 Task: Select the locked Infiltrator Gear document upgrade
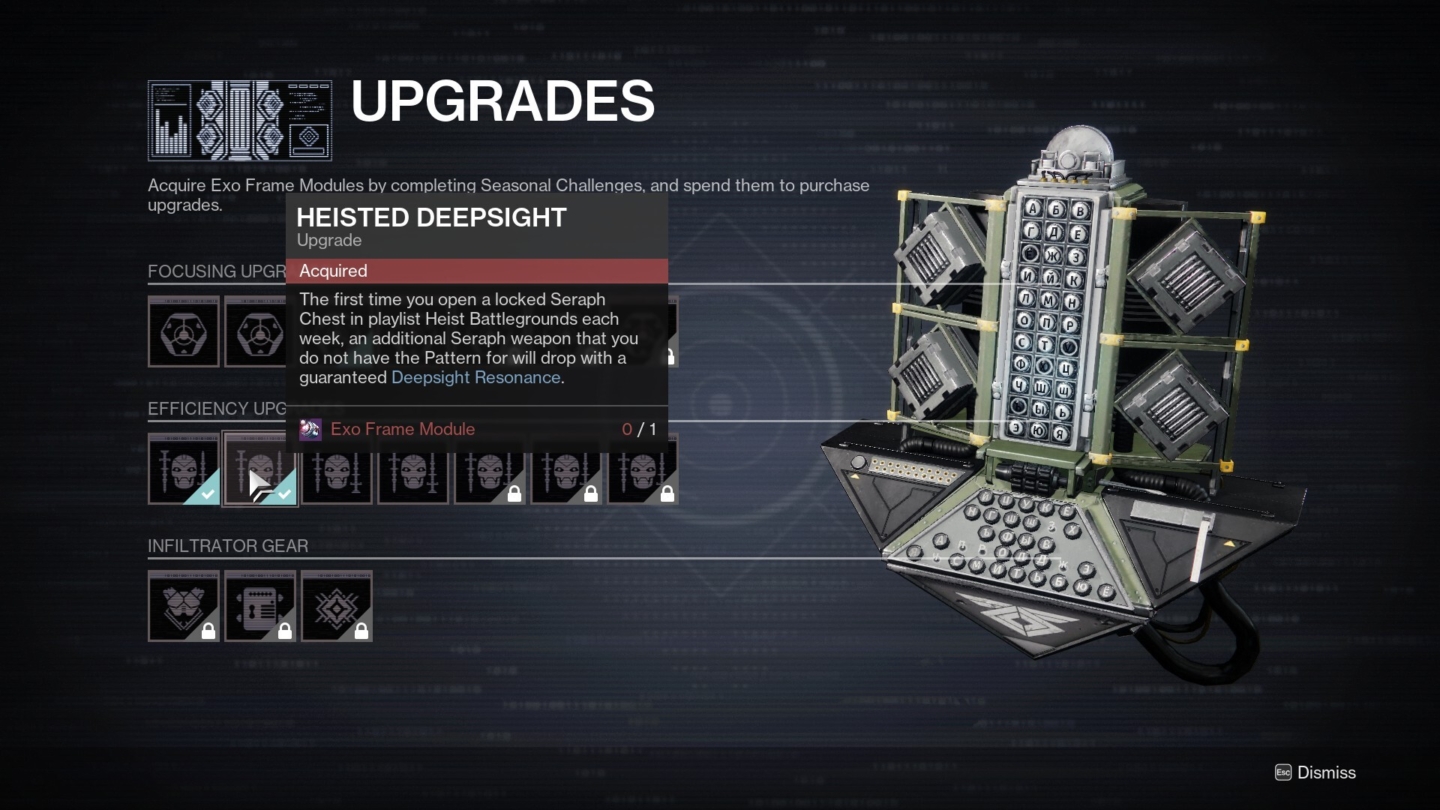260,606
